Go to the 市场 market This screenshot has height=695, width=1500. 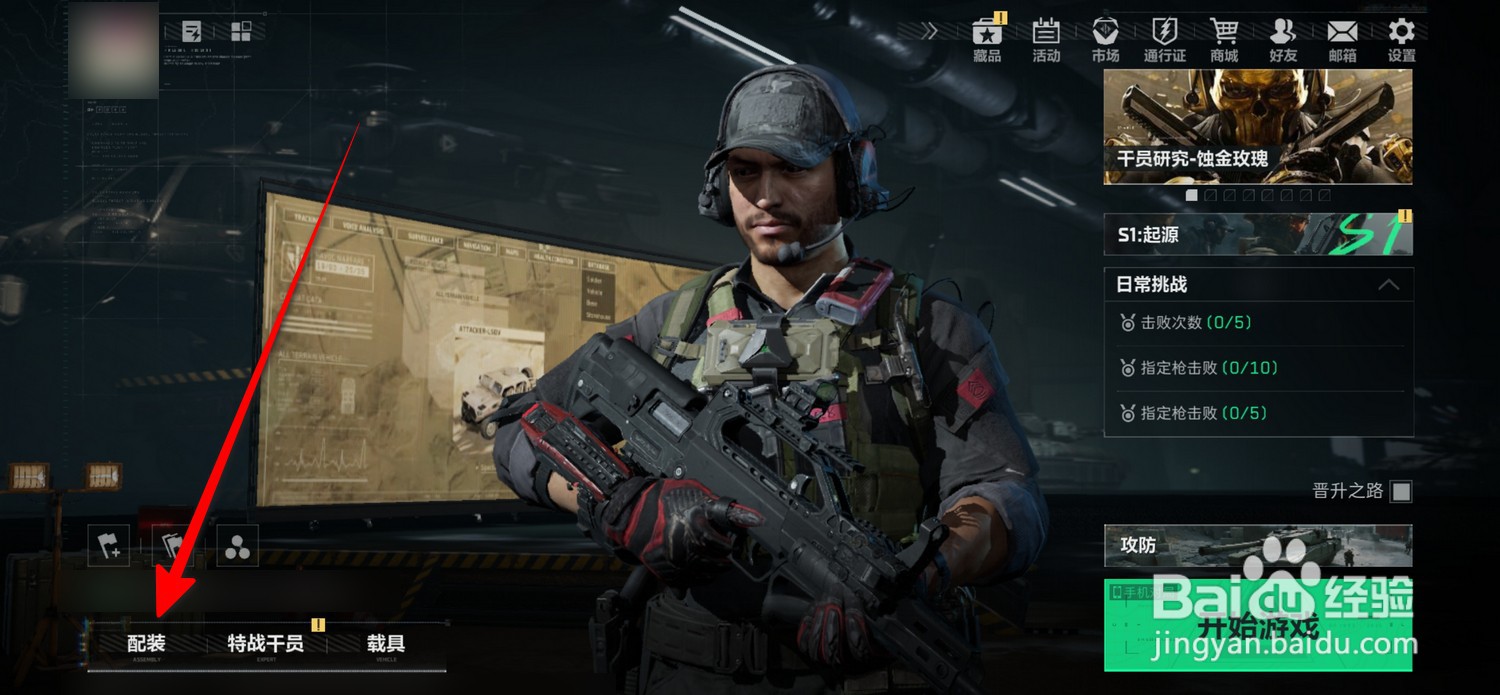(1105, 40)
